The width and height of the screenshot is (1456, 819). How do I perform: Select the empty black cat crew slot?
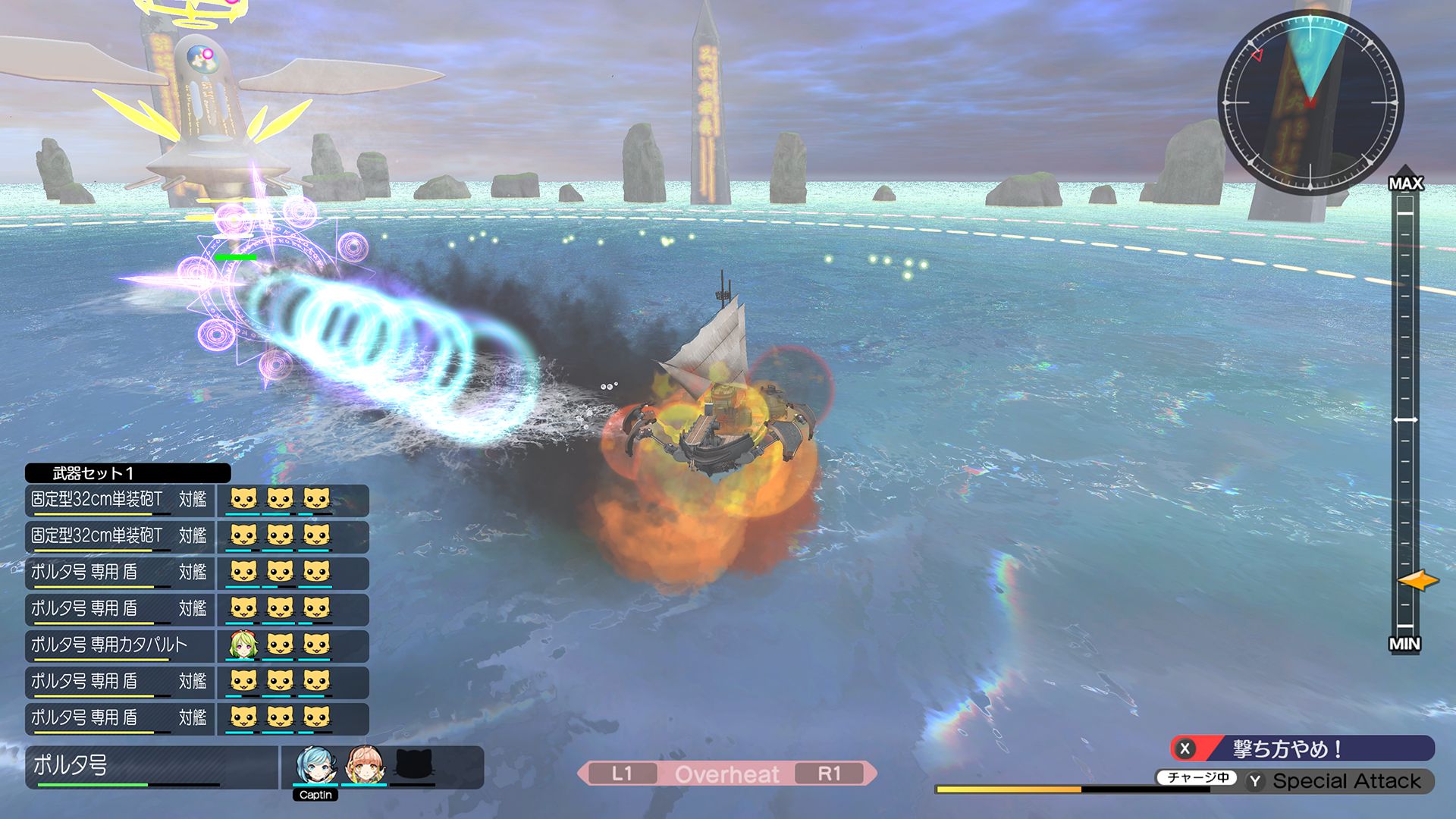pyautogui.click(x=414, y=765)
